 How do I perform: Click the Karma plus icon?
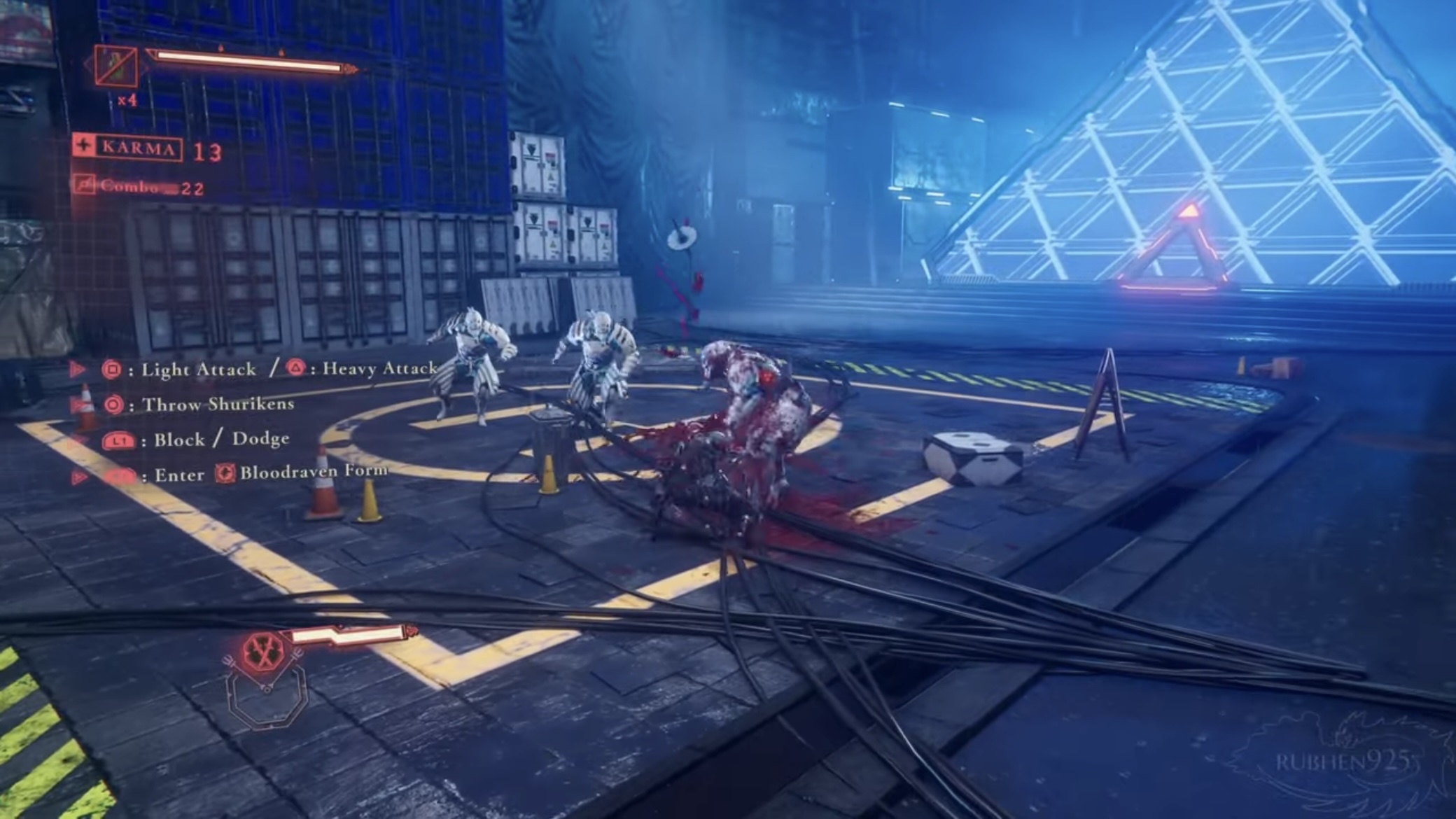[x=85, y=146]
